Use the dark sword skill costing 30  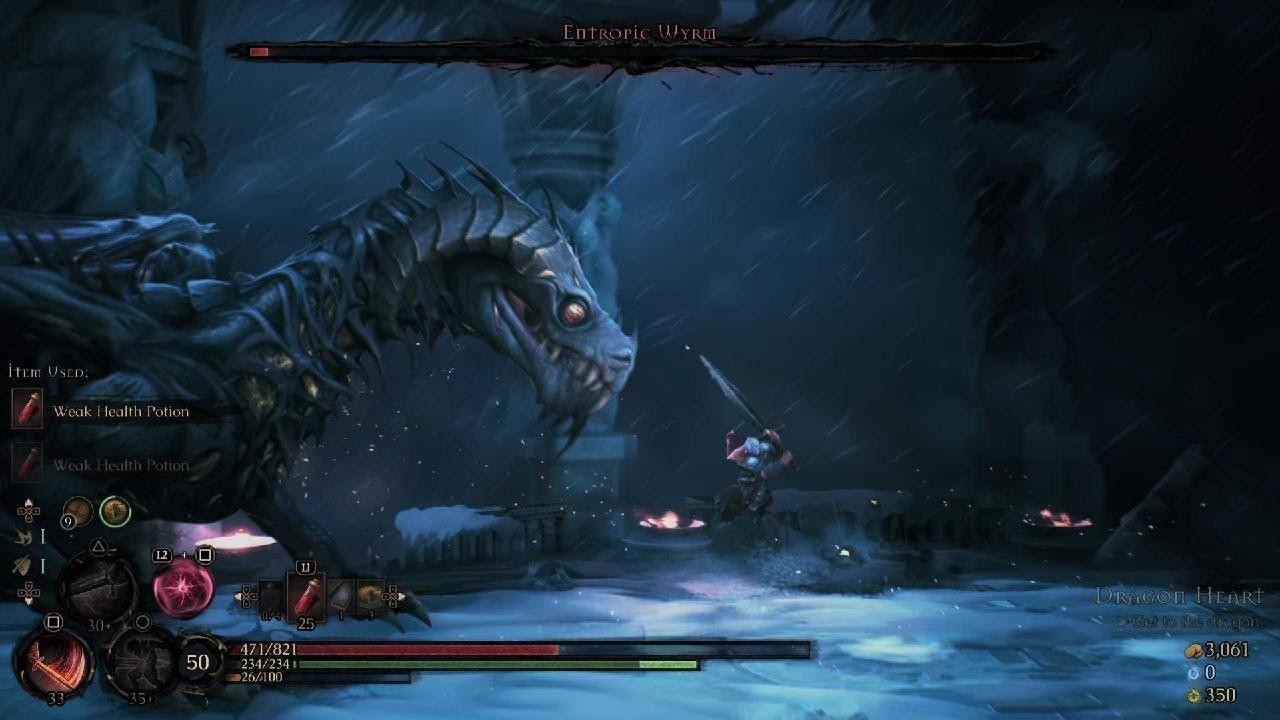98,585
